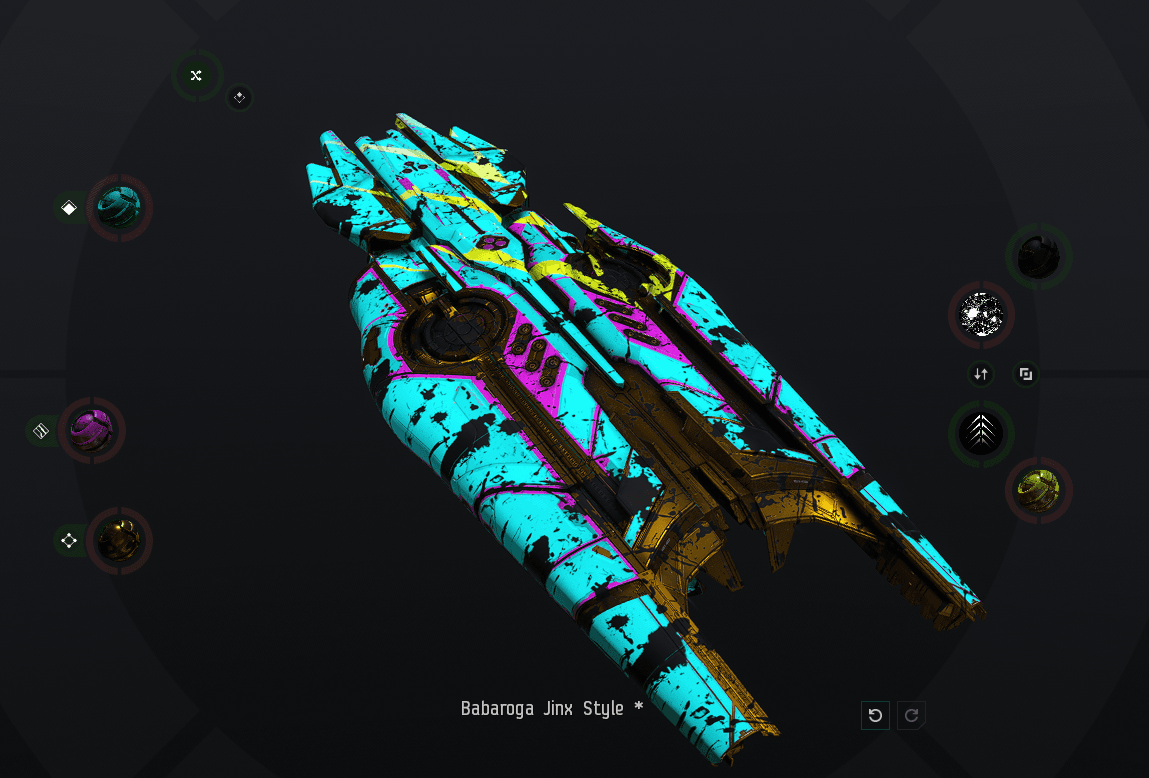Viewport: 1149px width, 778px height.
Task: Click the diamond area icon beside cyan sphere
Action: 69,208
